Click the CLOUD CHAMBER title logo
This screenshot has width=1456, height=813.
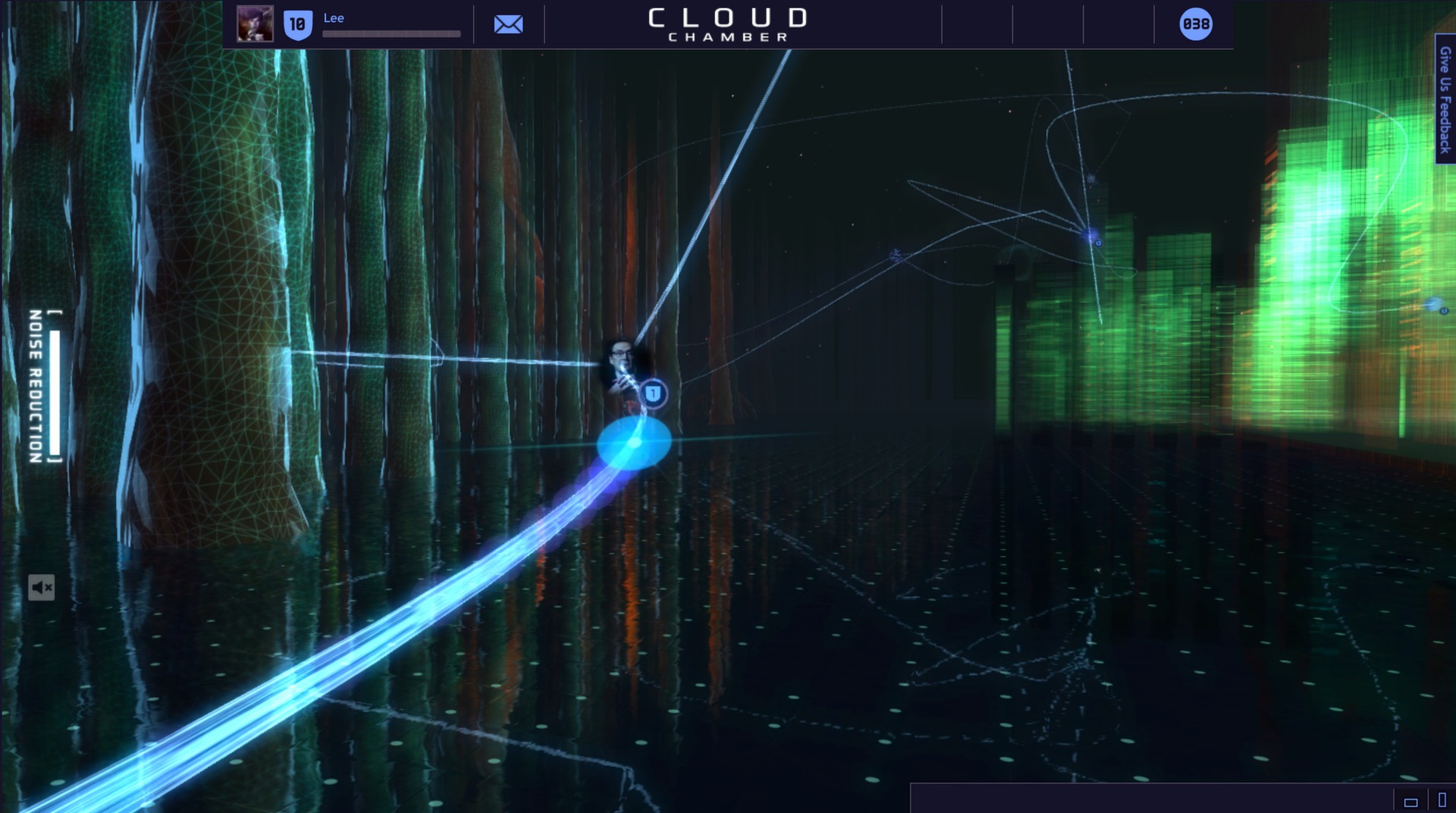pyautogui.click(x=727, y=23)
